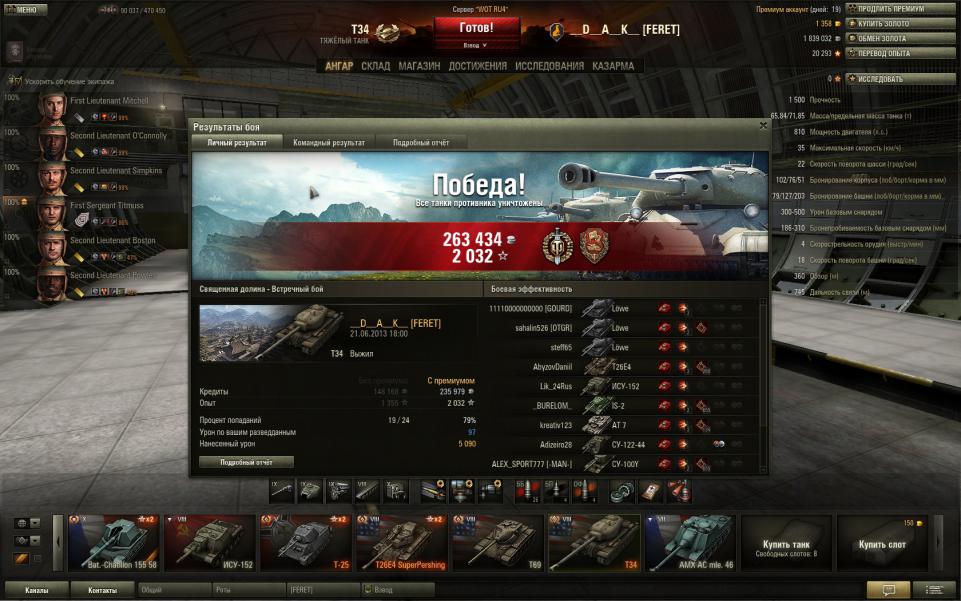Show the Командный результат tab
Viewport: 961px width, 601px height.
point(328,143)
